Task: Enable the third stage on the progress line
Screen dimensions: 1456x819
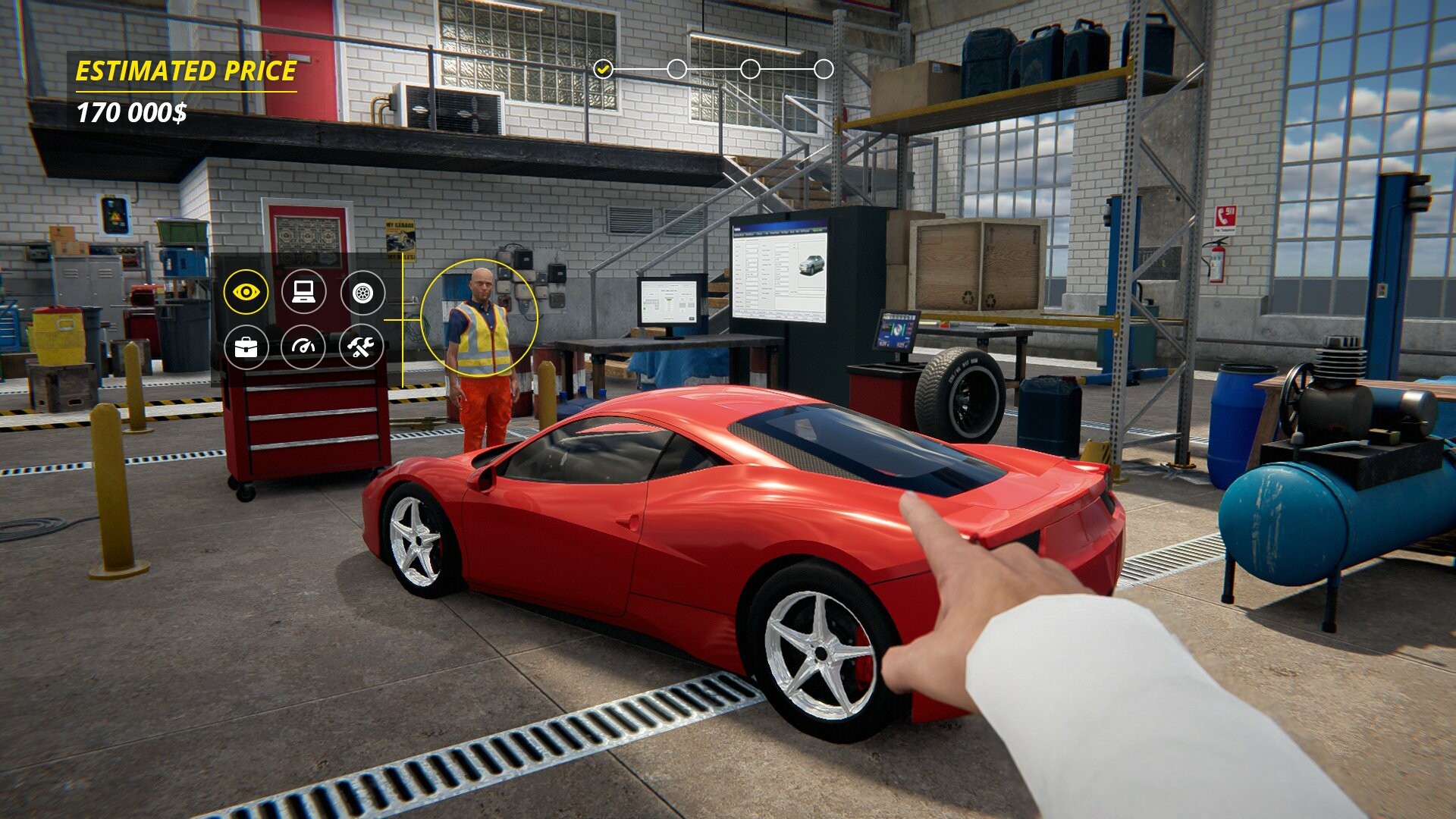Action: (x=749, y=69)
